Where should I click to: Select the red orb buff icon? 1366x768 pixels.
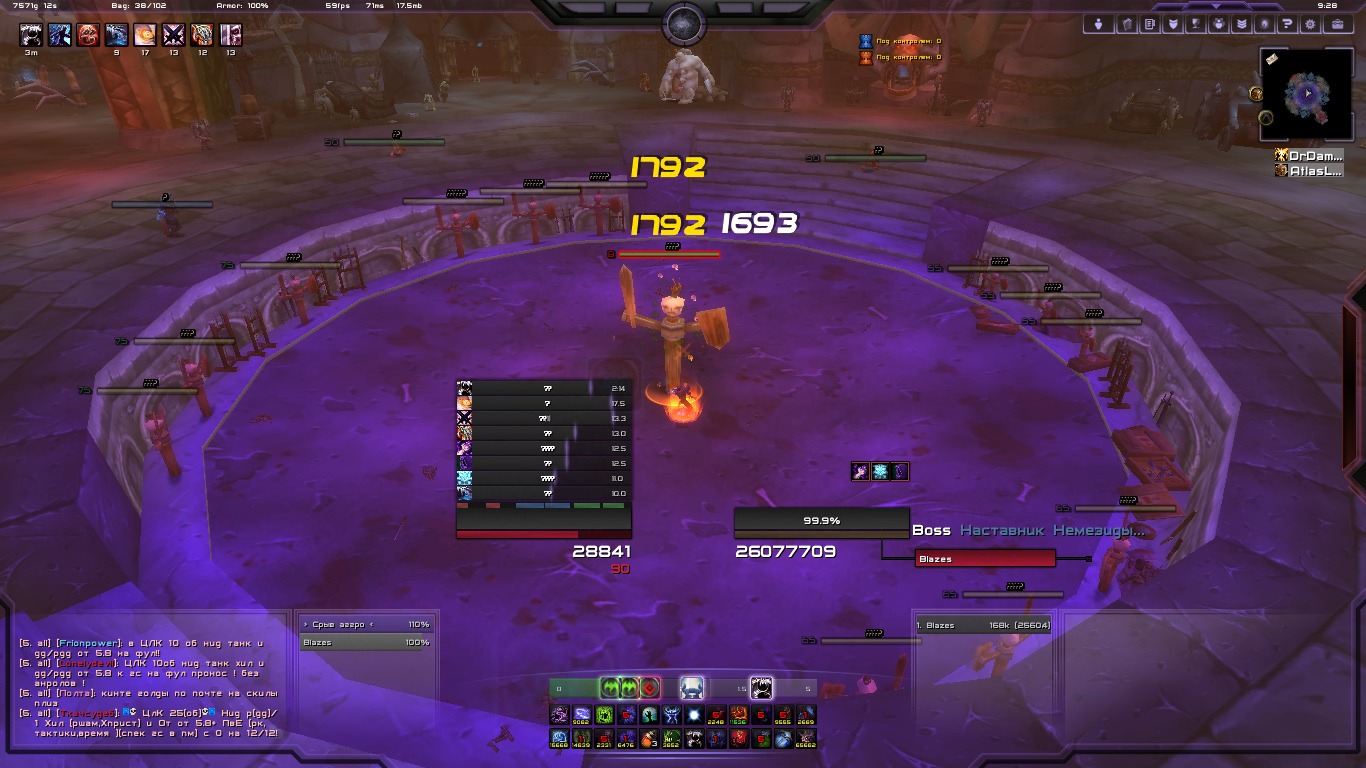[88, 36]
